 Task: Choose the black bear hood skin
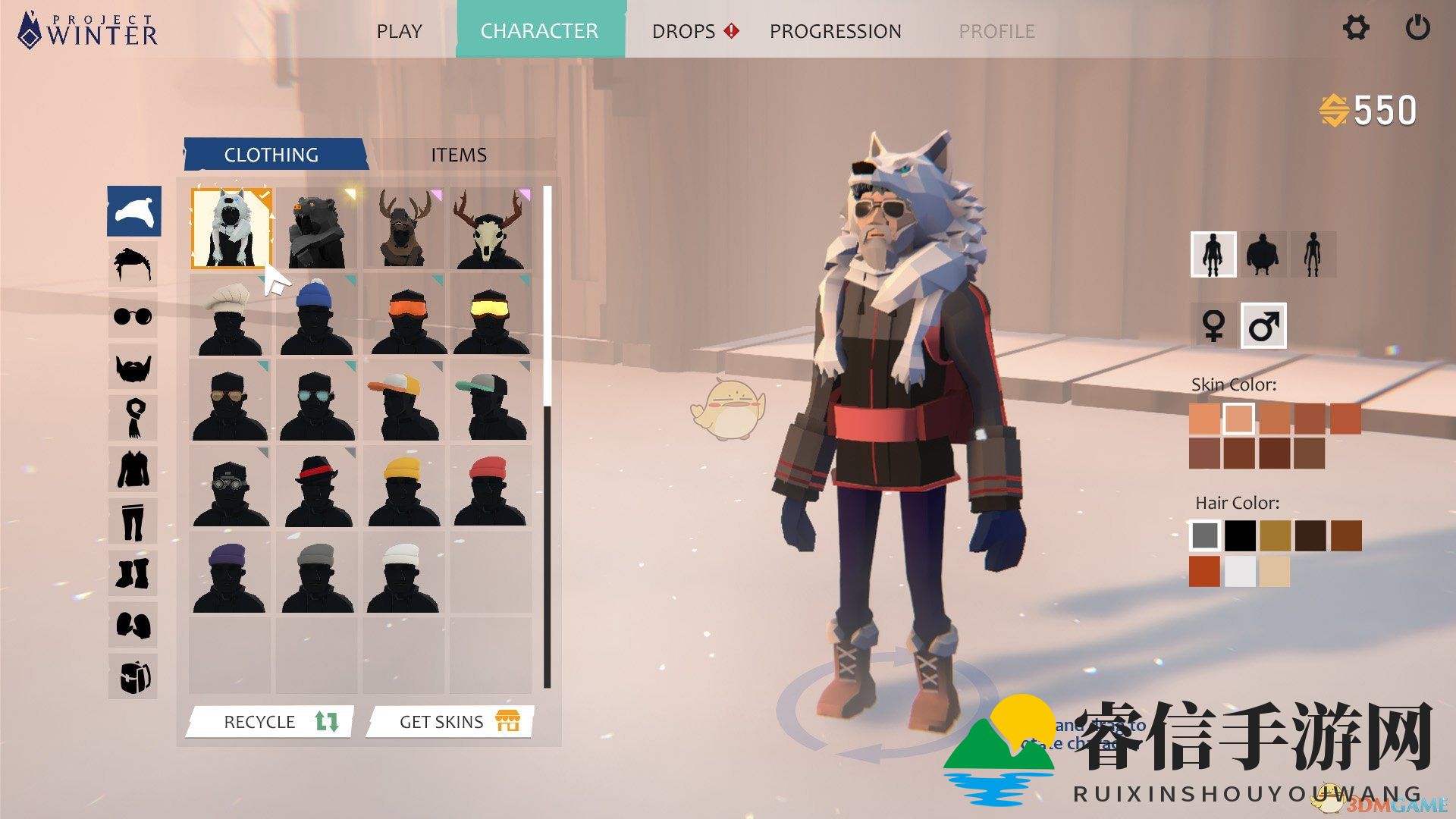tap(317, 228)
